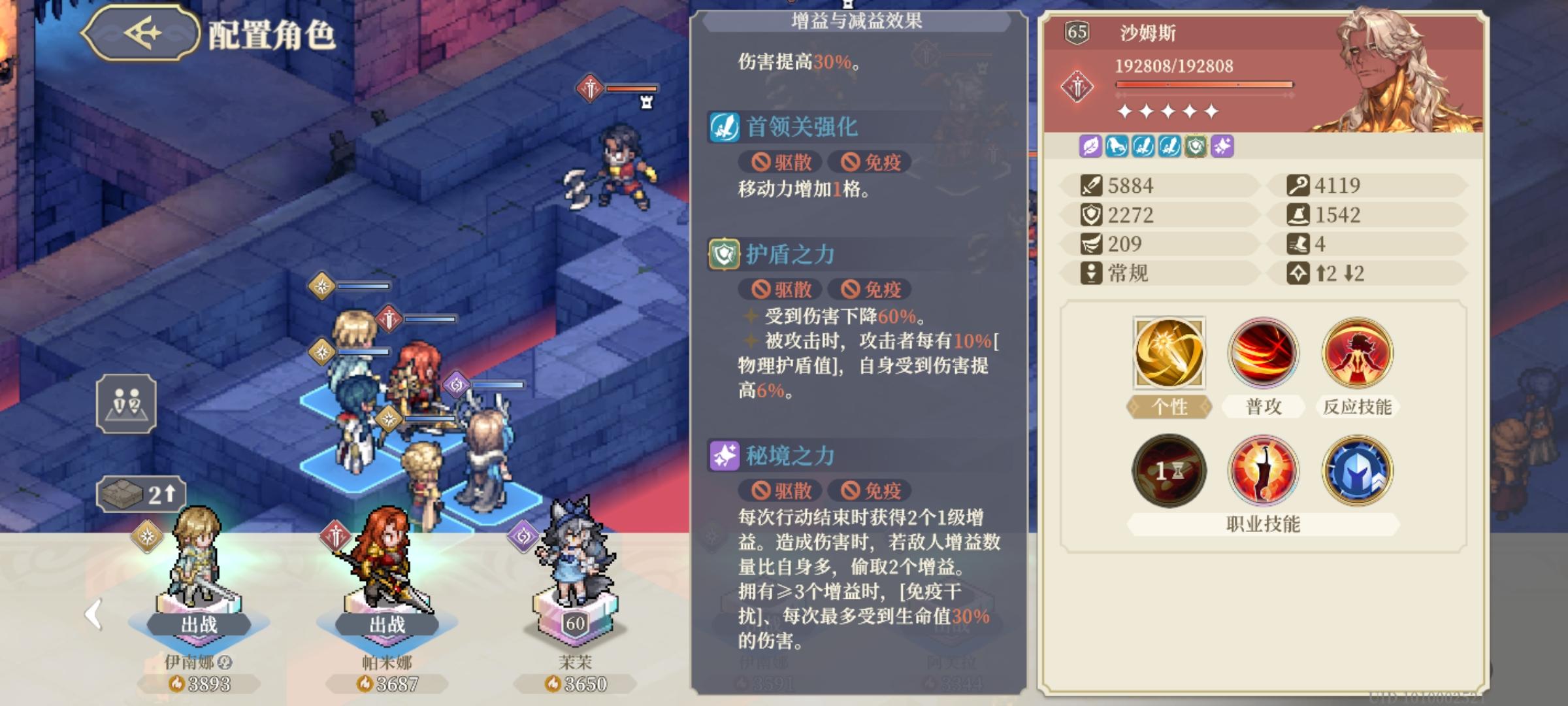Open the red sword job skill icon
This screenshot has height=706, width=1568.
tap(1262, 472)
